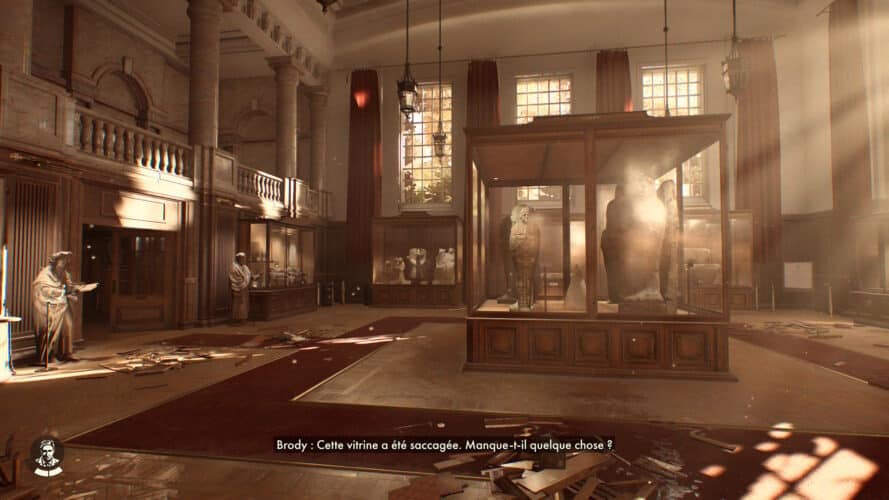Screen dimensions: 889x500
Task: Click the character portrait icon
Action: 47,455
